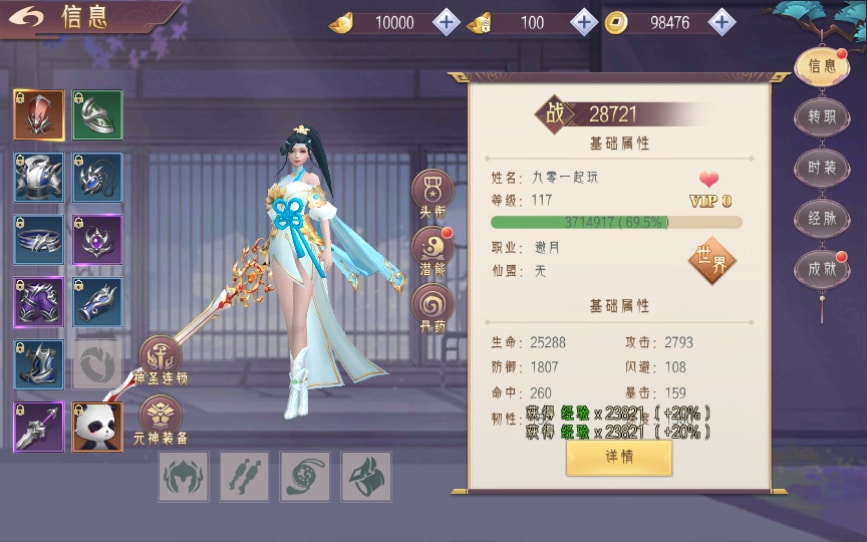Open the 详情 details button
The height and width of the screenshot is (542, 867).
click(618, 457)
